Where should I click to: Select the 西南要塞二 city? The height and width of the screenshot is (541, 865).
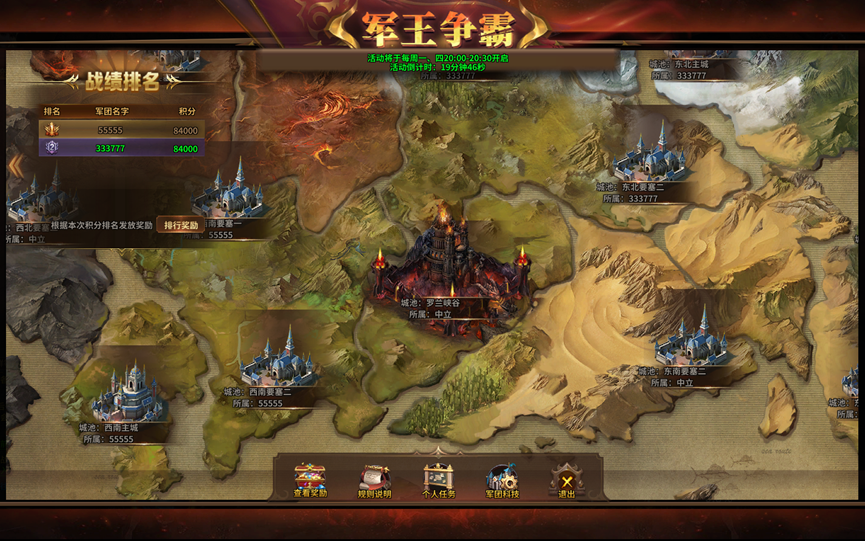point(276,361)
